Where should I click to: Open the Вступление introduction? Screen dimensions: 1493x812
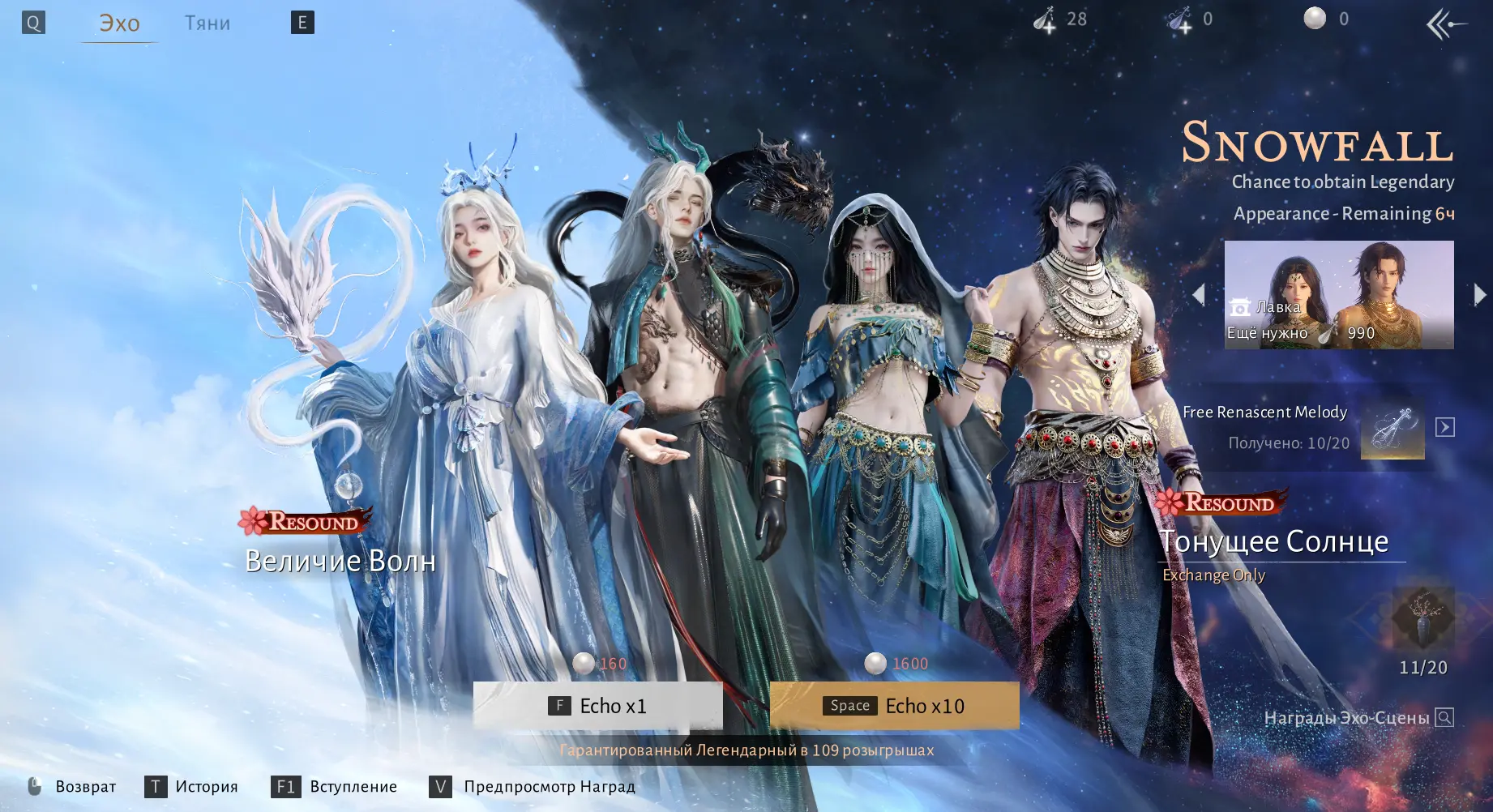tap(334, 787)
